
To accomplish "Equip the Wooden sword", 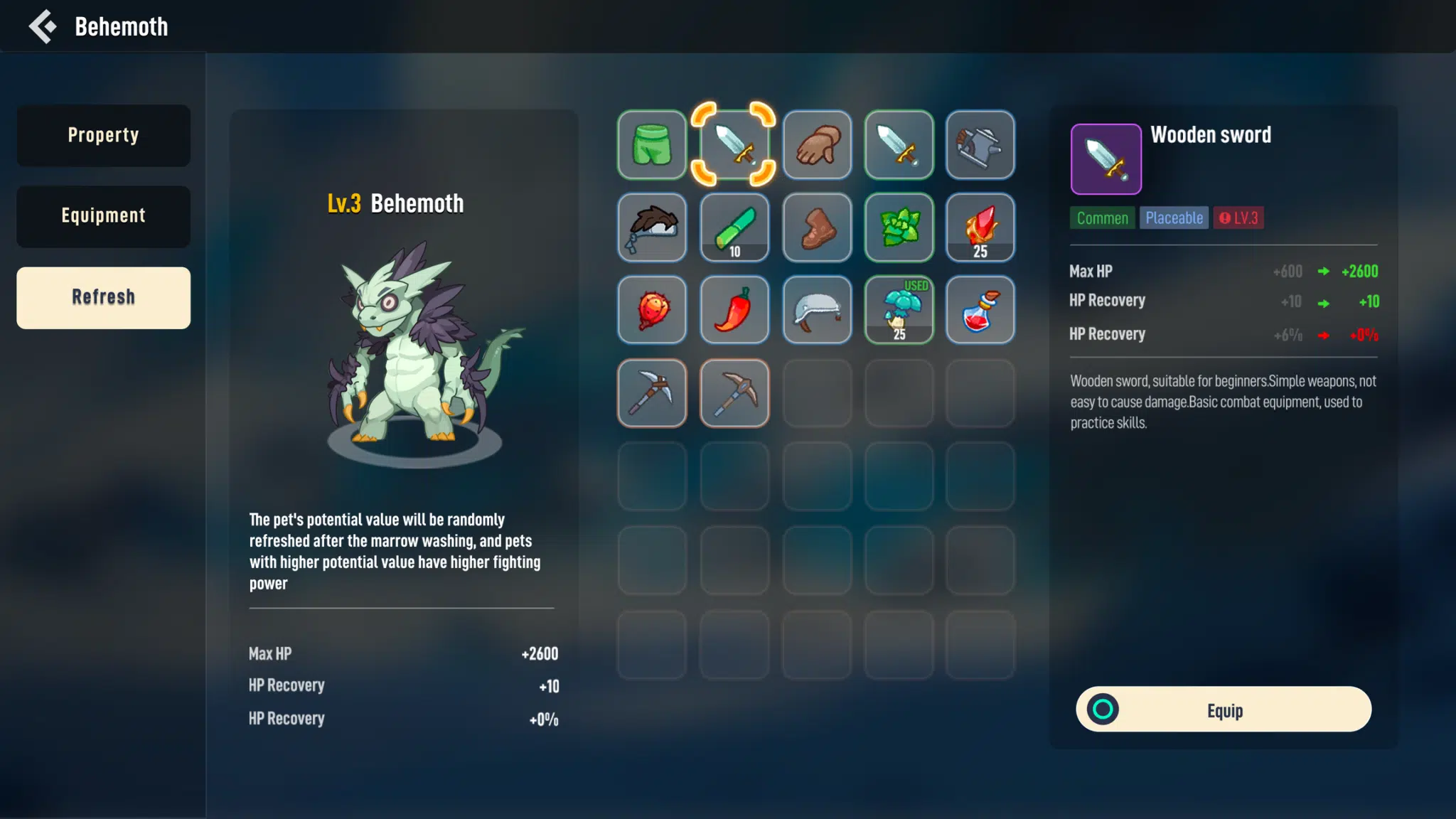I will [x=1224, y=710].
